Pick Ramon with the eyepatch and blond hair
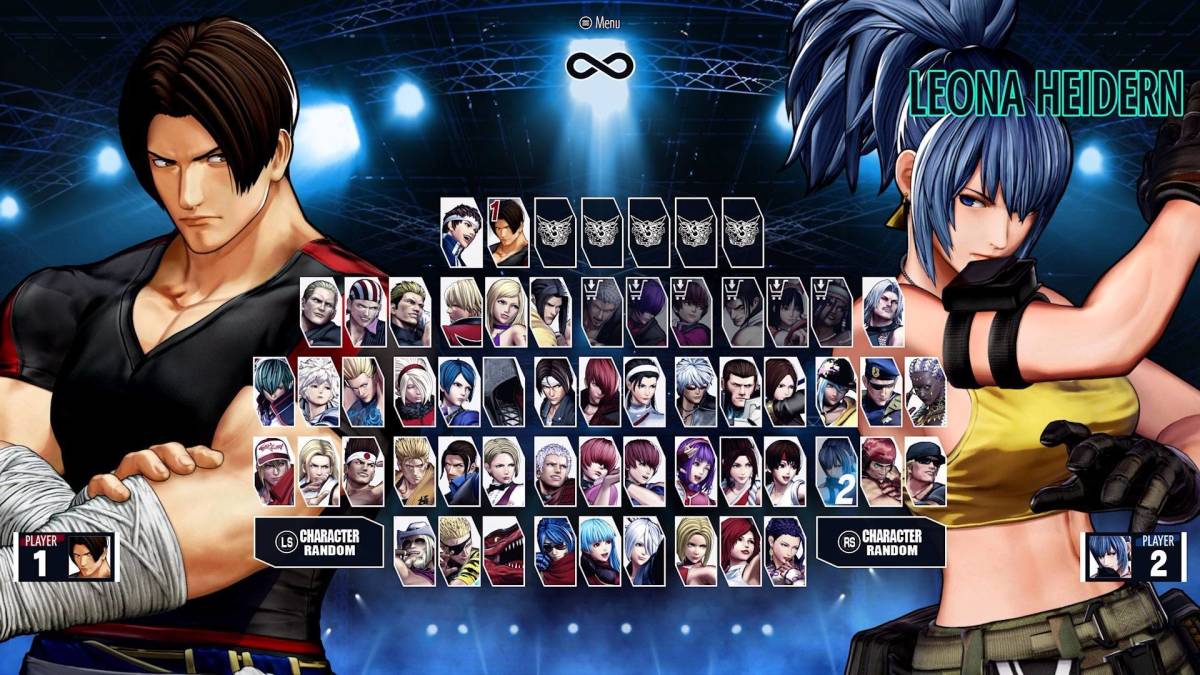This screenshot has width=1200, height=675. tap(459, 551)
